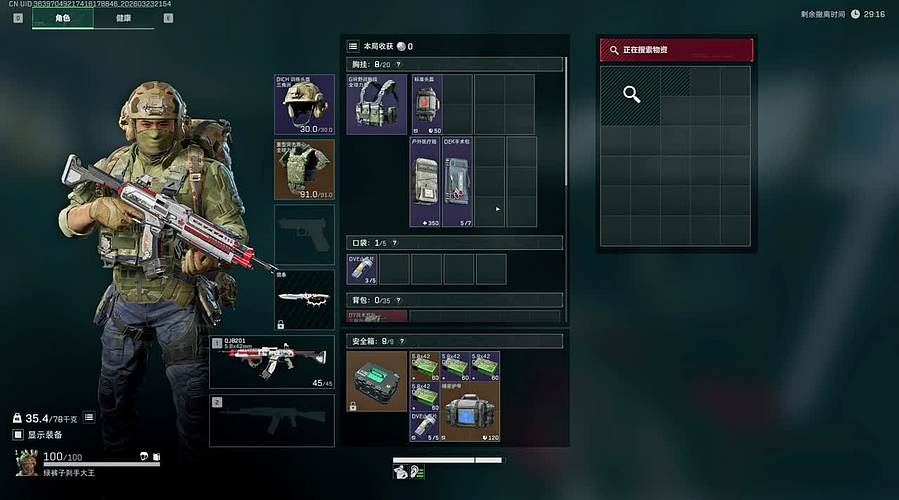Click the empty pistol sidearm slot

coord(305,235)
